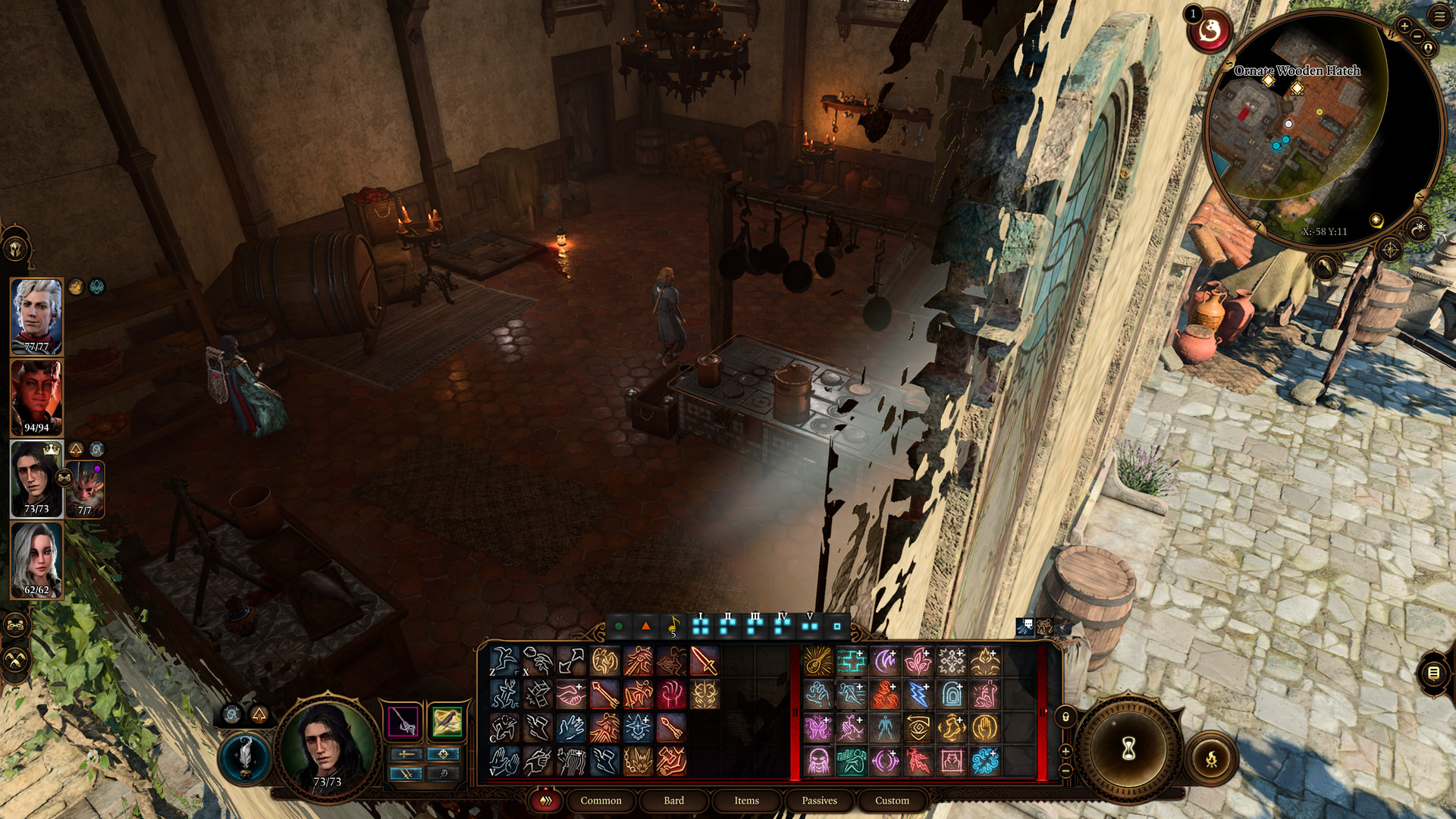Open the journal button on right edge
The image size is (1456, 819).
click(x=1433, y=673)
